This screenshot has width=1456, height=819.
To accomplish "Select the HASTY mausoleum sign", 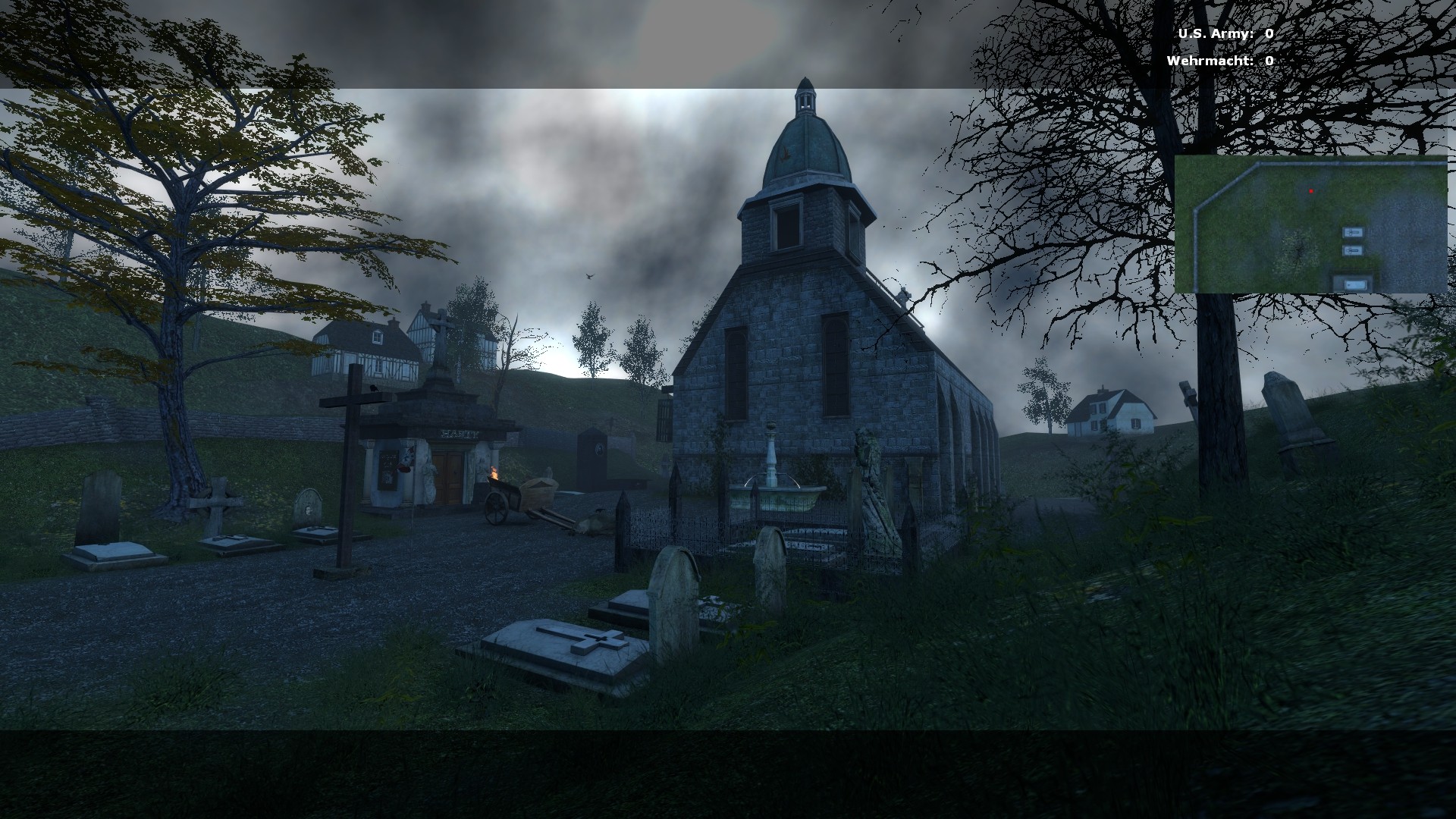I will [460, 434].
